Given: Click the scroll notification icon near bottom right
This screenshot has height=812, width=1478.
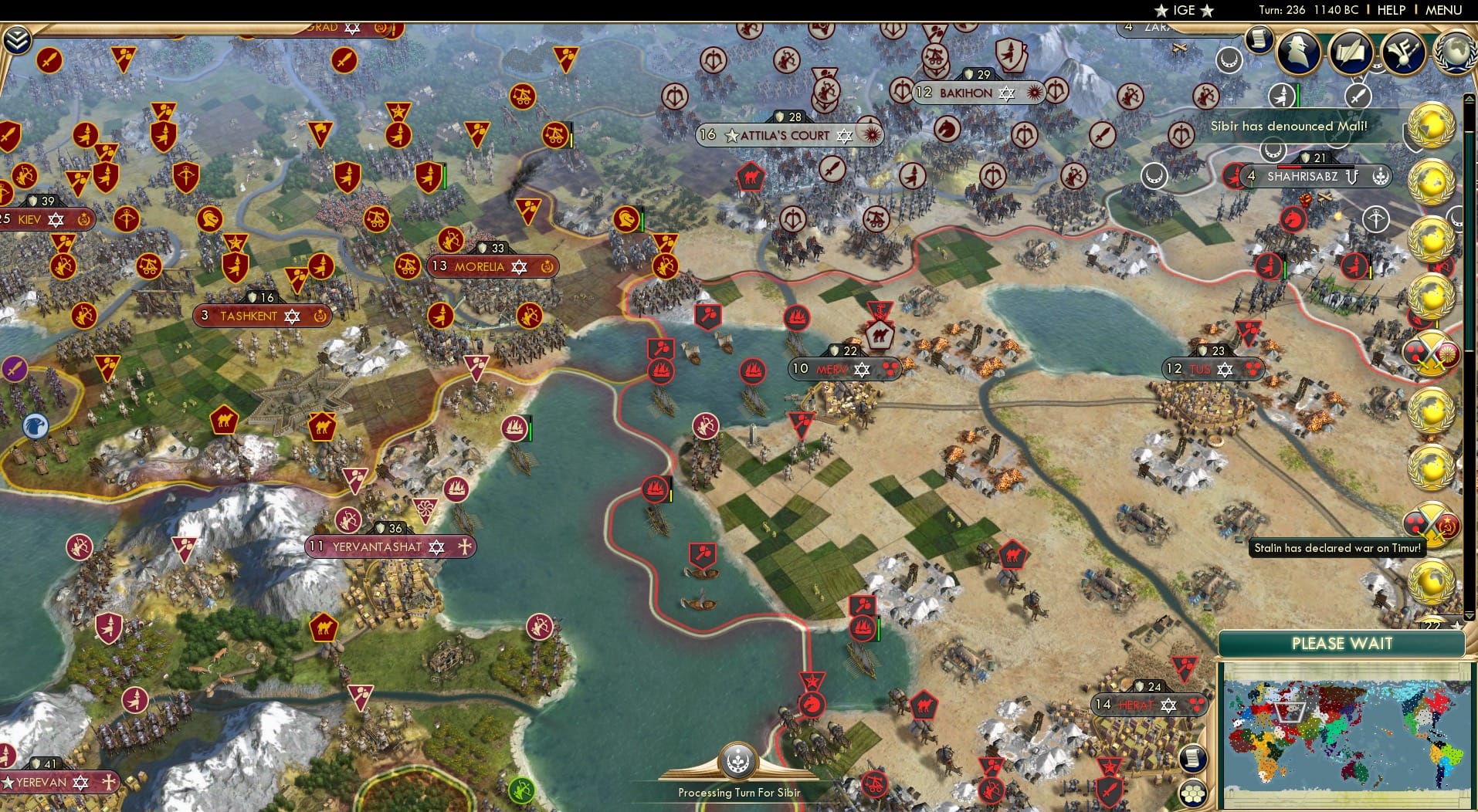Looking at the screenshot, I should tap(1193, 758).
